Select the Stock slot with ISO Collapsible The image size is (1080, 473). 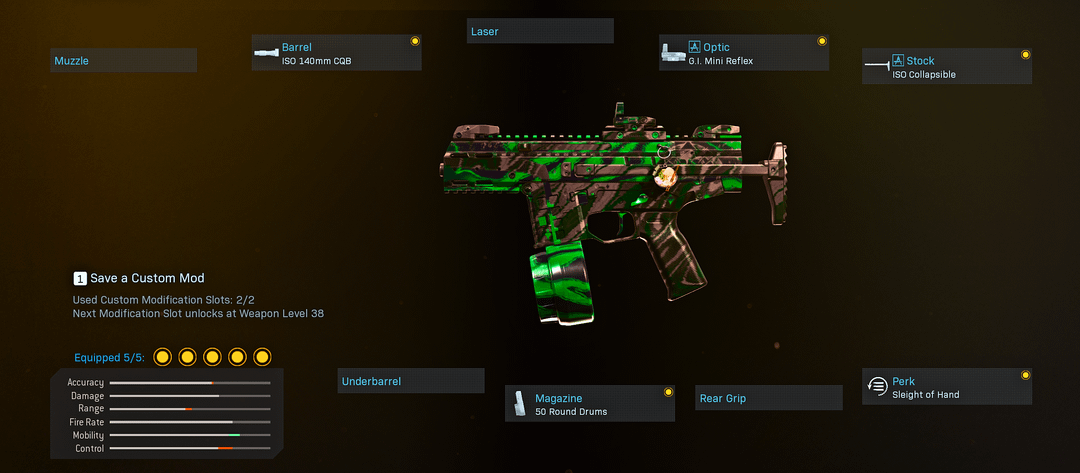pyautogui.click(x=946, y=67)
